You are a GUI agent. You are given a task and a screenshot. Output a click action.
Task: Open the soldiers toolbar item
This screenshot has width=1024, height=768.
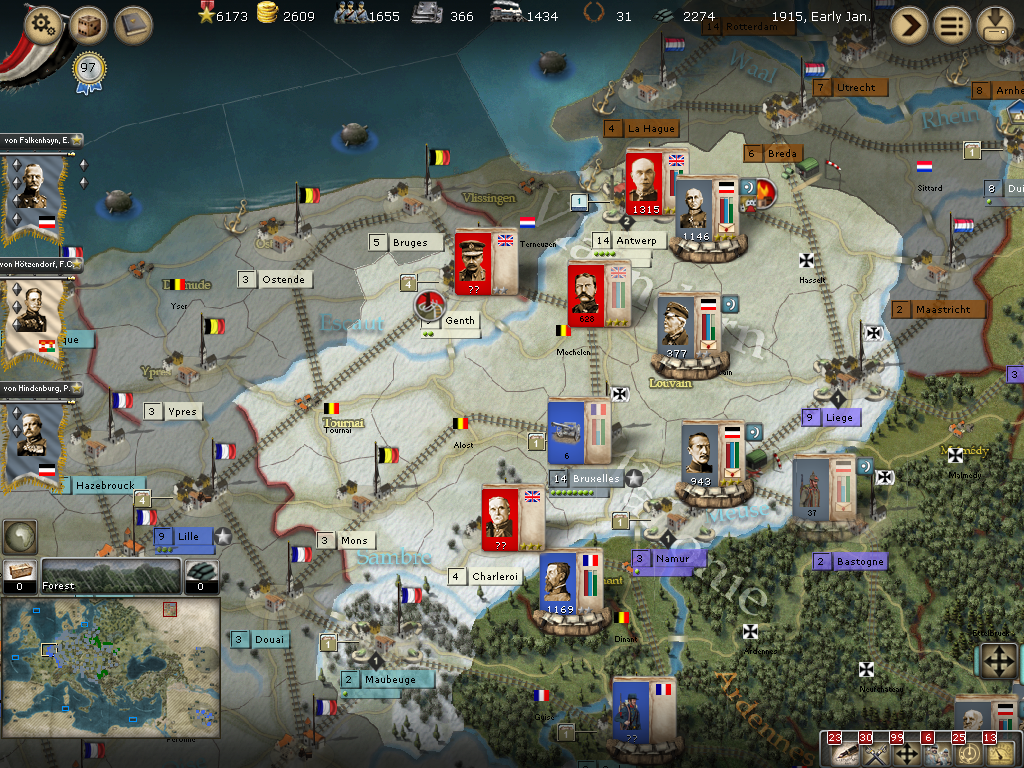[937, 753]
